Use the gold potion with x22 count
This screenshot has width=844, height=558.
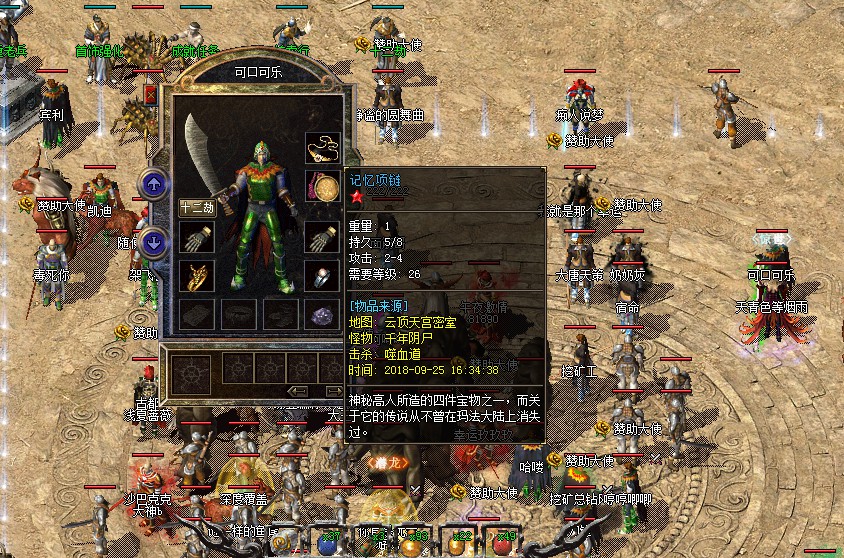455,541
